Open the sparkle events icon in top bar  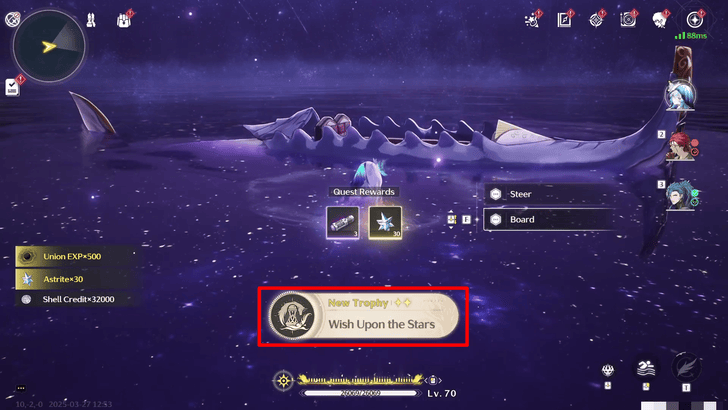click(533, 19)
